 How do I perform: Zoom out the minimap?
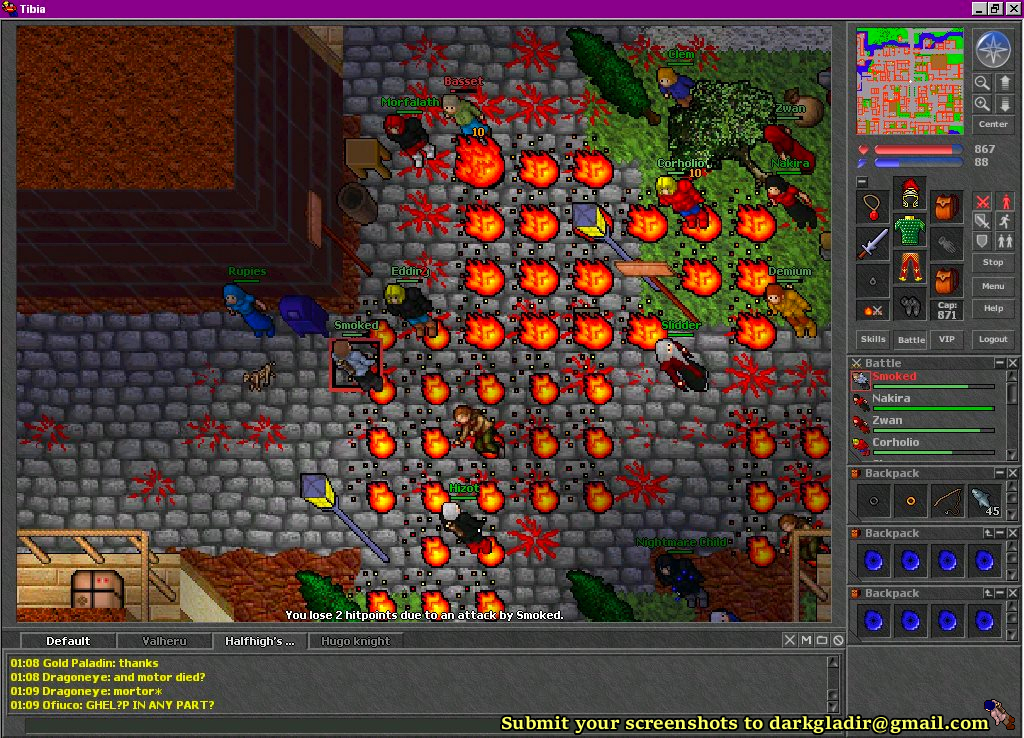point(982,83)
